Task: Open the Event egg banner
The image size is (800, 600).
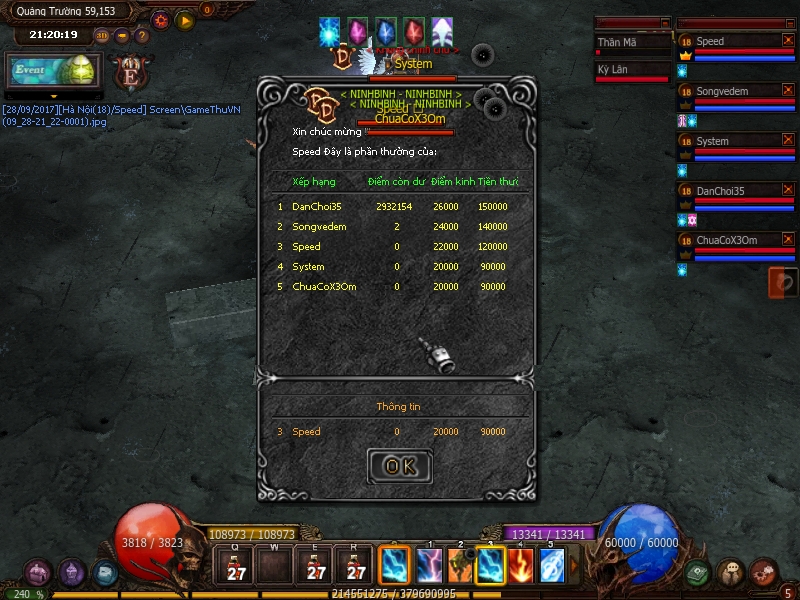Action: (x=53, y=71)
